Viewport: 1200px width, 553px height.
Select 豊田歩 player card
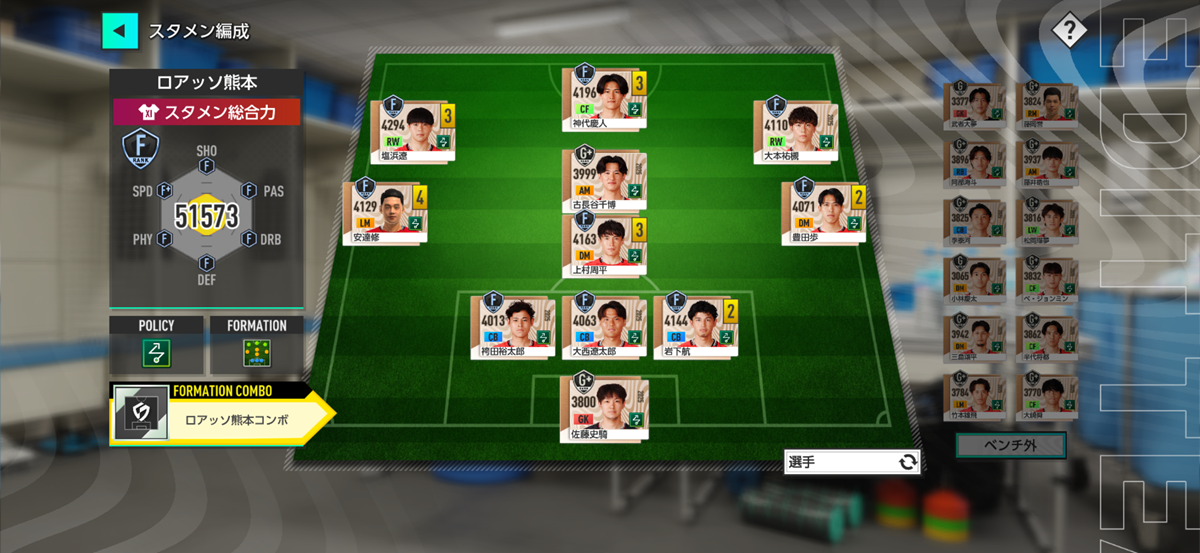pyautogui.click(x=824, y=211)
